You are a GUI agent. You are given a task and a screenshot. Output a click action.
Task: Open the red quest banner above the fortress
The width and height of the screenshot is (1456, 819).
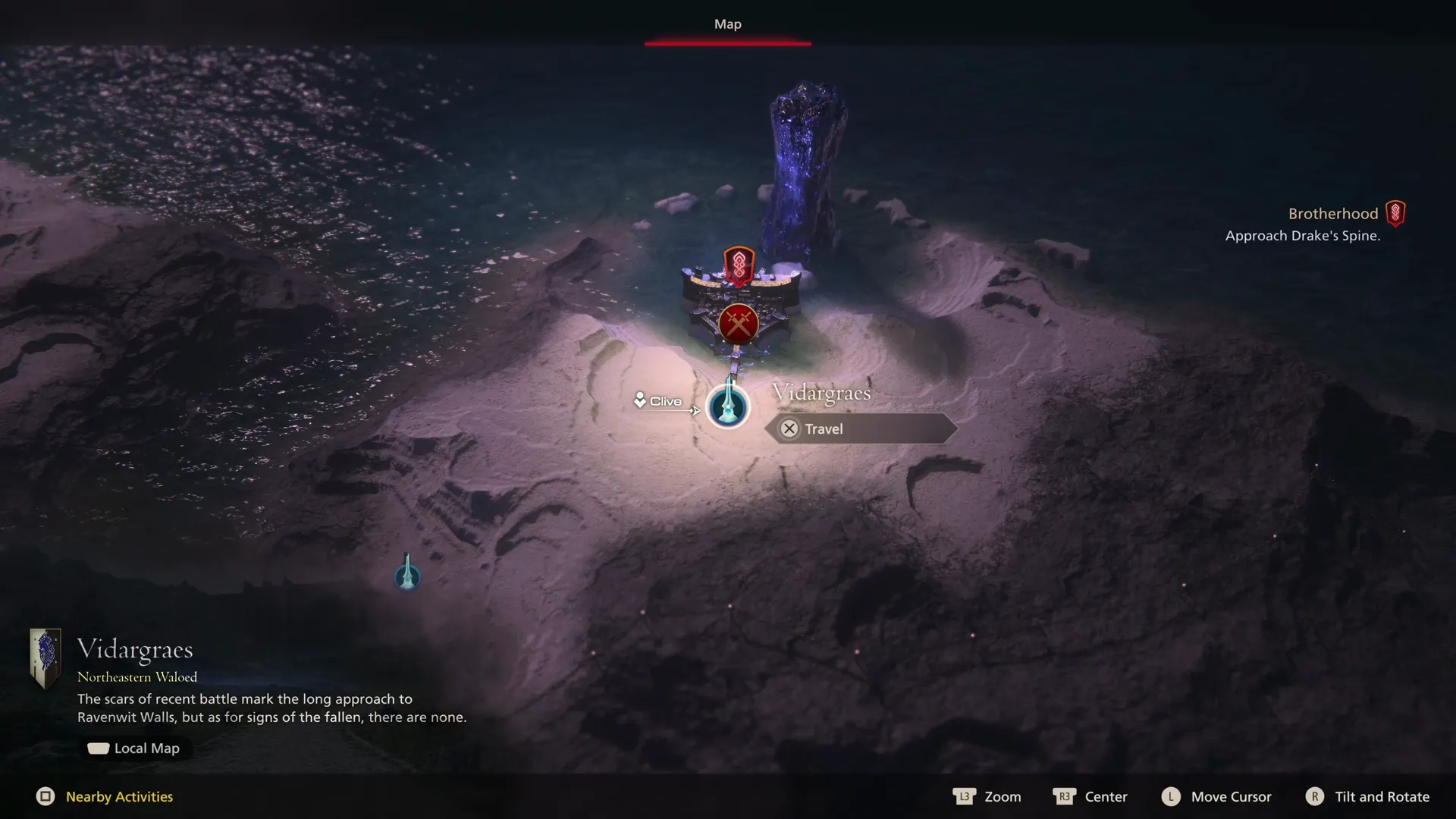pyautogui.click(x=738, y=265)
